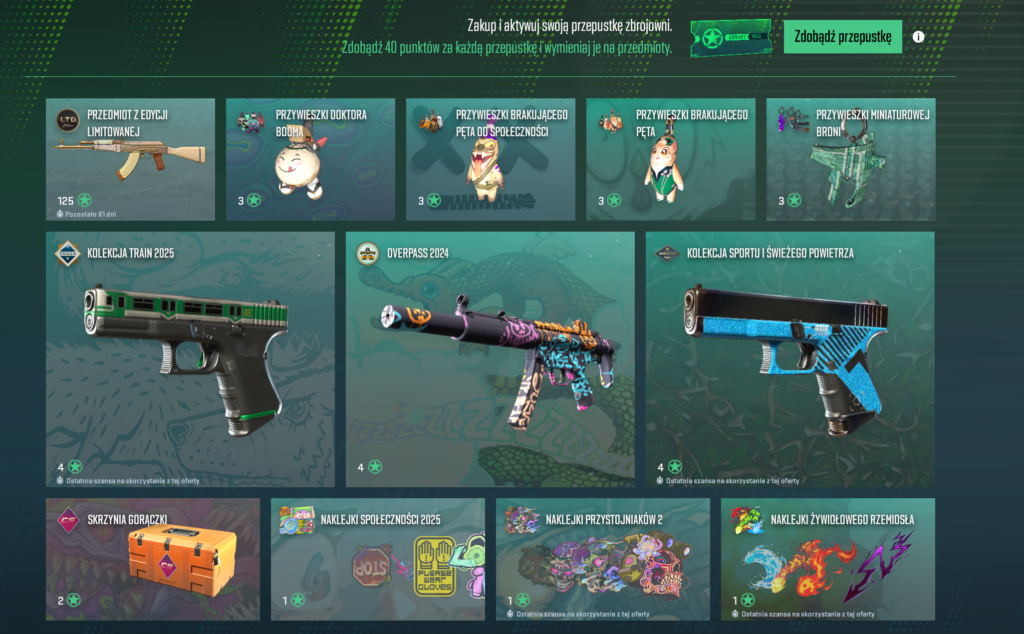Select the Overpass 2024 collection tile
This screenshot has width=1024, height=634.
[x=490, y=359]
